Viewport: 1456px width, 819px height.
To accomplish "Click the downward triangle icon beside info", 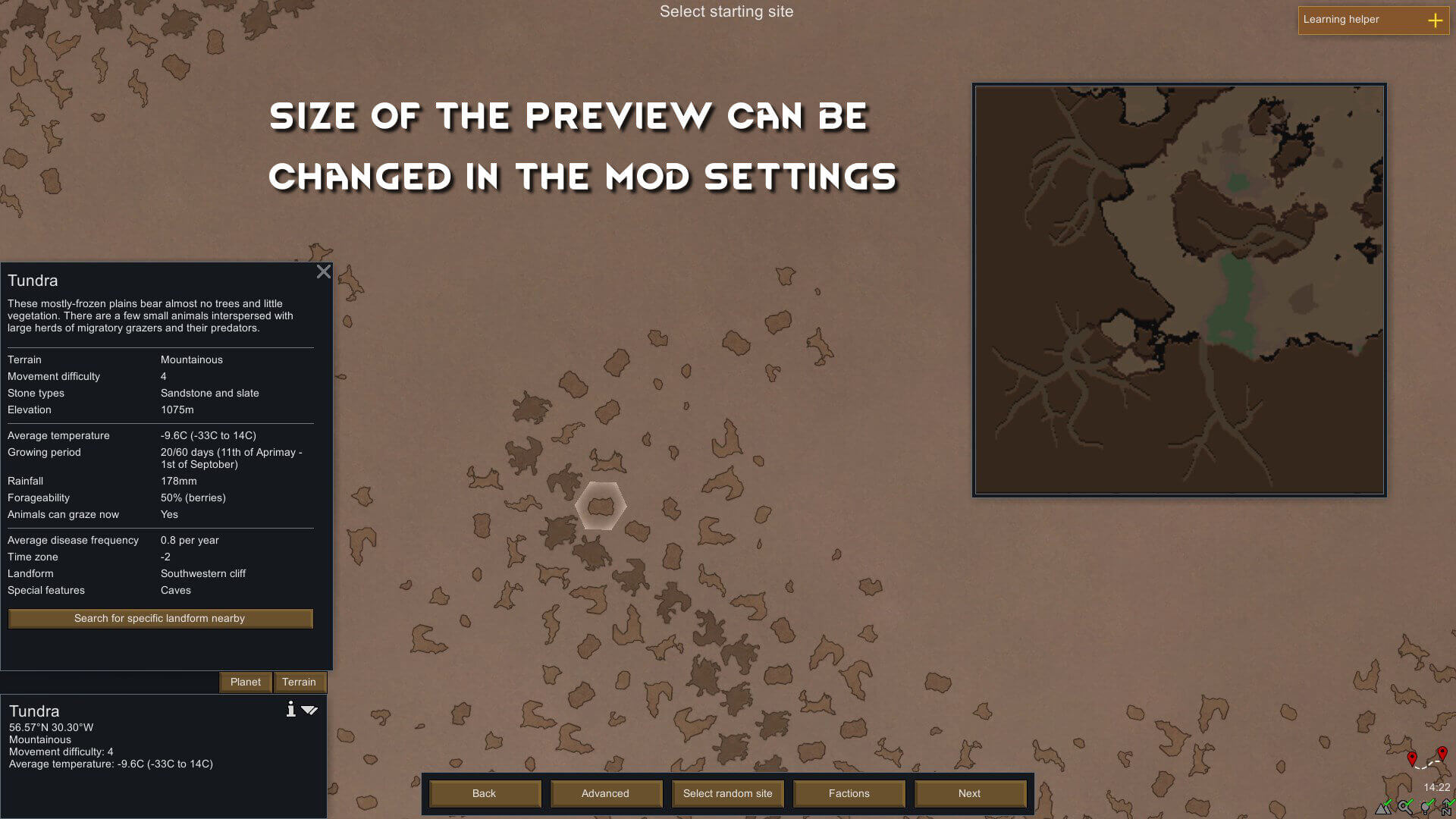I will tap(309, 711).
